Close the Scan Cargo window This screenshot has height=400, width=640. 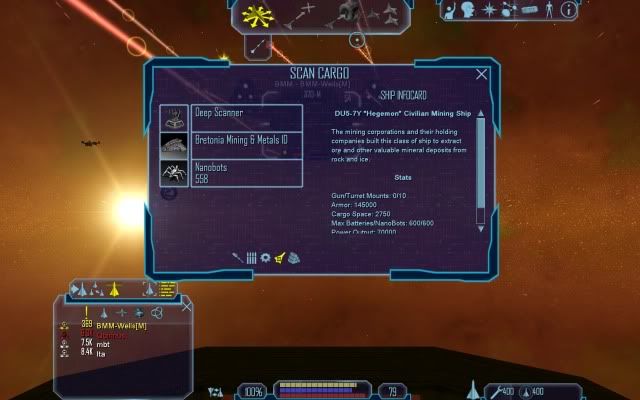coord(482,74)
